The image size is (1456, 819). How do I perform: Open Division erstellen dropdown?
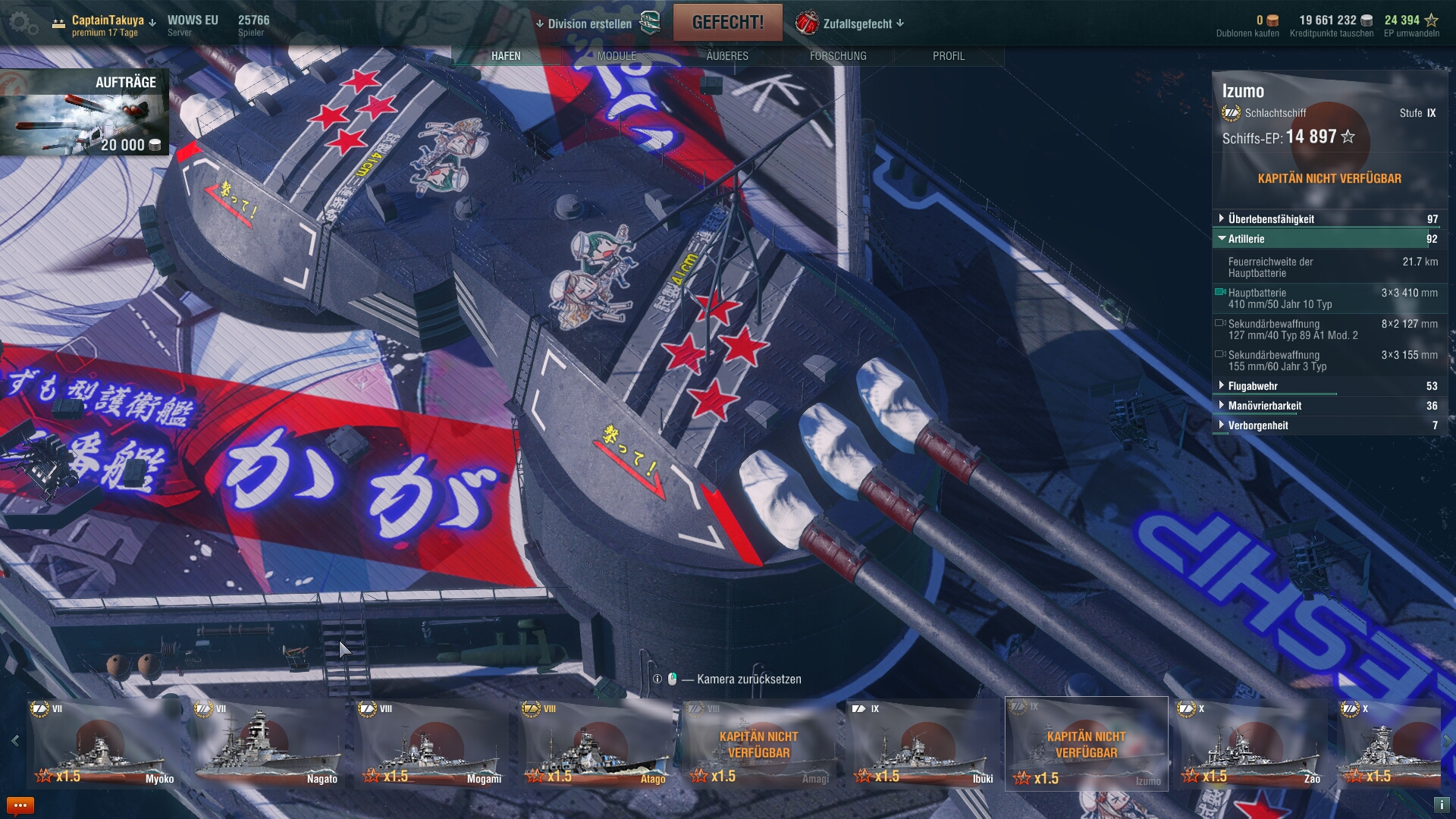584,24
